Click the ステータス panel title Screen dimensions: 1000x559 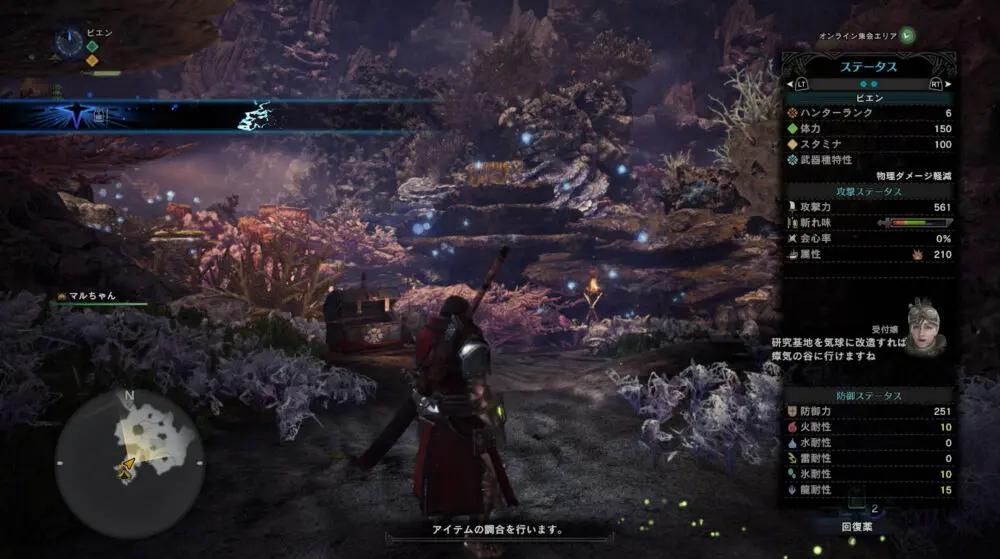[868, 67]
